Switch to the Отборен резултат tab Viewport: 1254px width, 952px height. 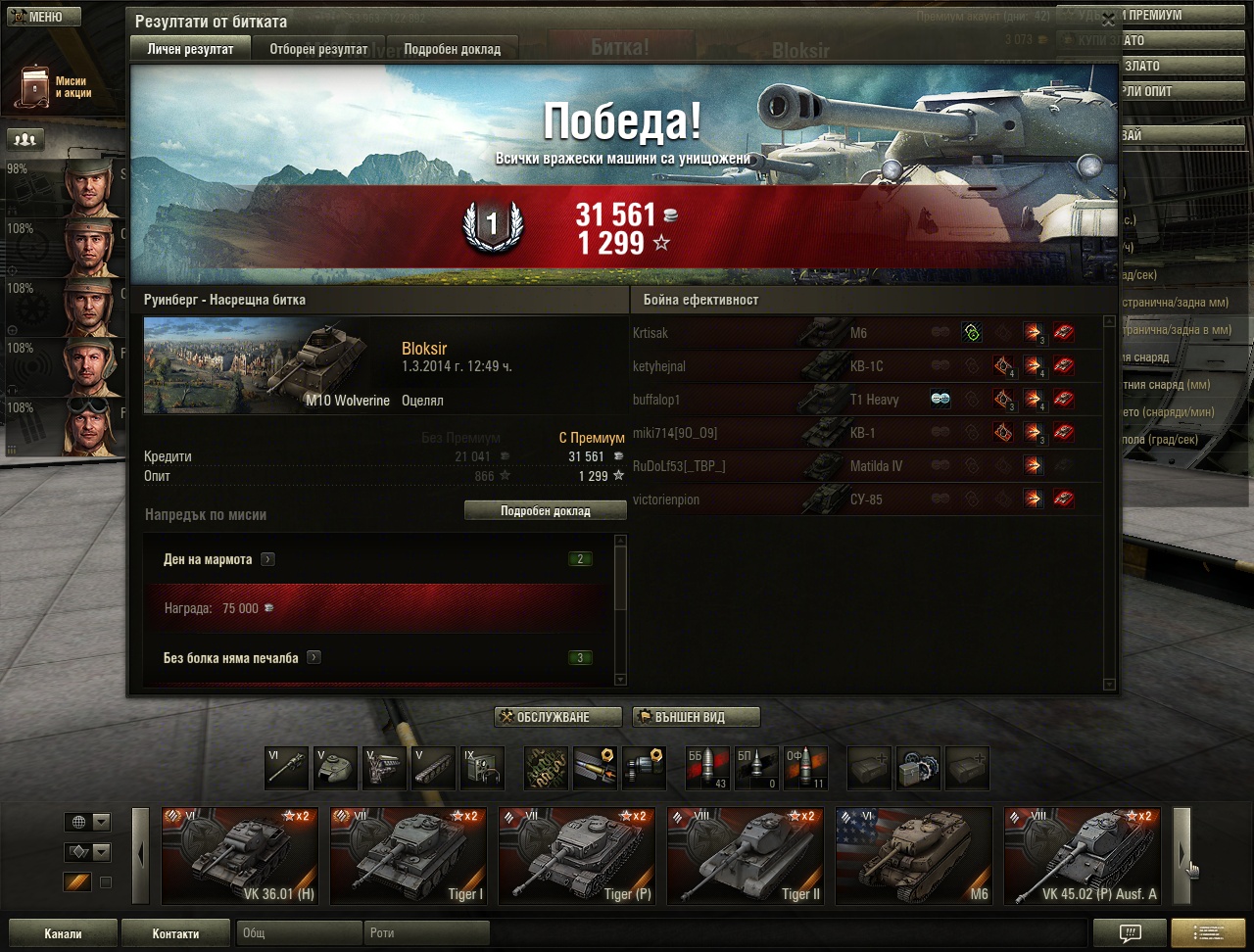(x=318, y=49)
